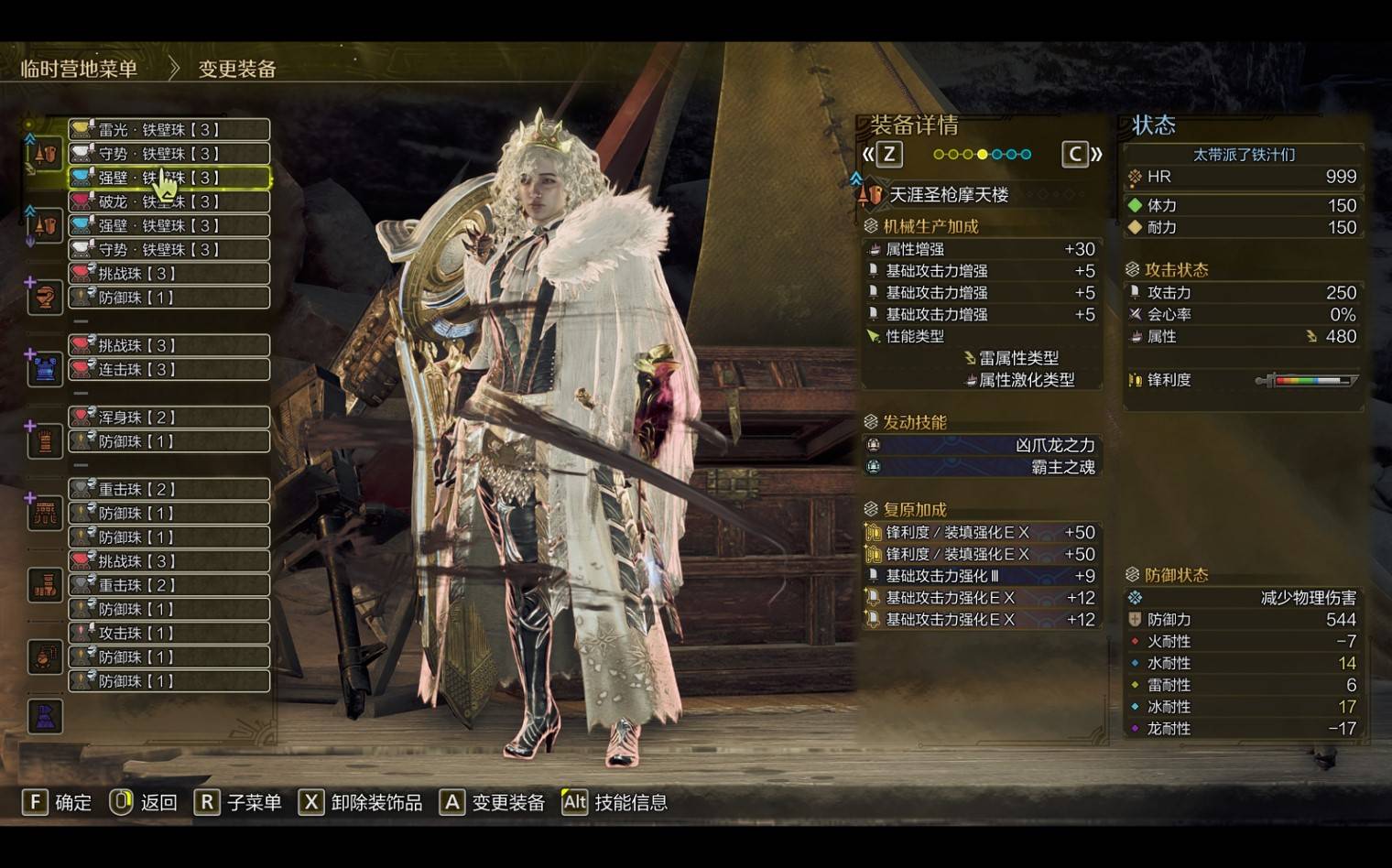Choose the 攻击珠【1】 decoration slot

tap(169, 633)
